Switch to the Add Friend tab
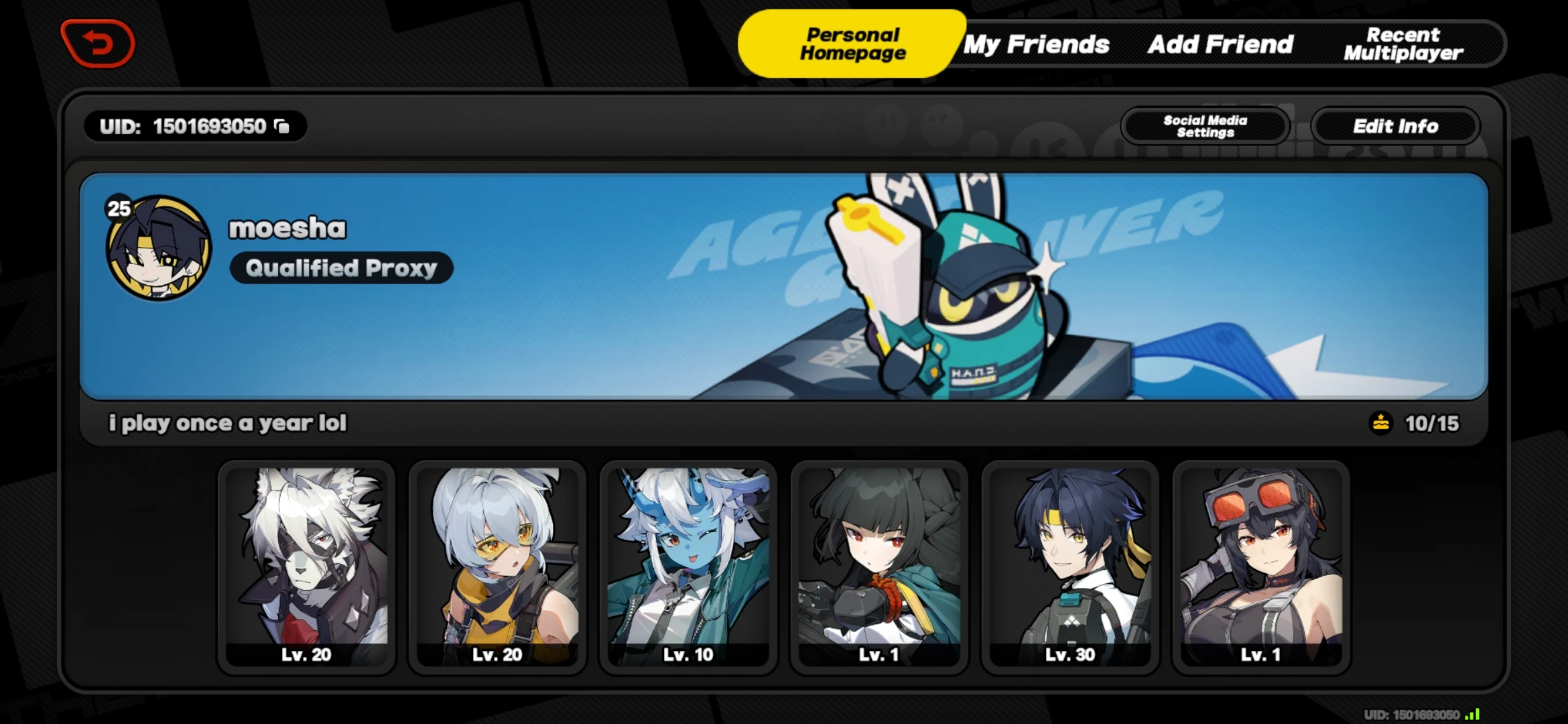The width and height of the screenshot is (1568, 724). (x=1220, y=44)
